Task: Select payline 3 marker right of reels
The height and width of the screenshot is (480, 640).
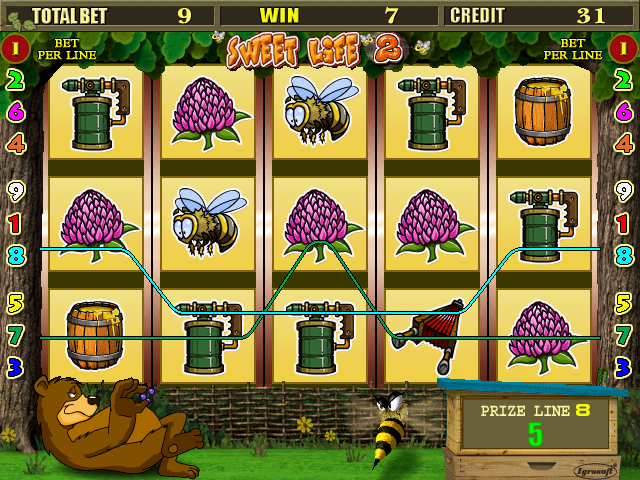Action: point(624,366)
